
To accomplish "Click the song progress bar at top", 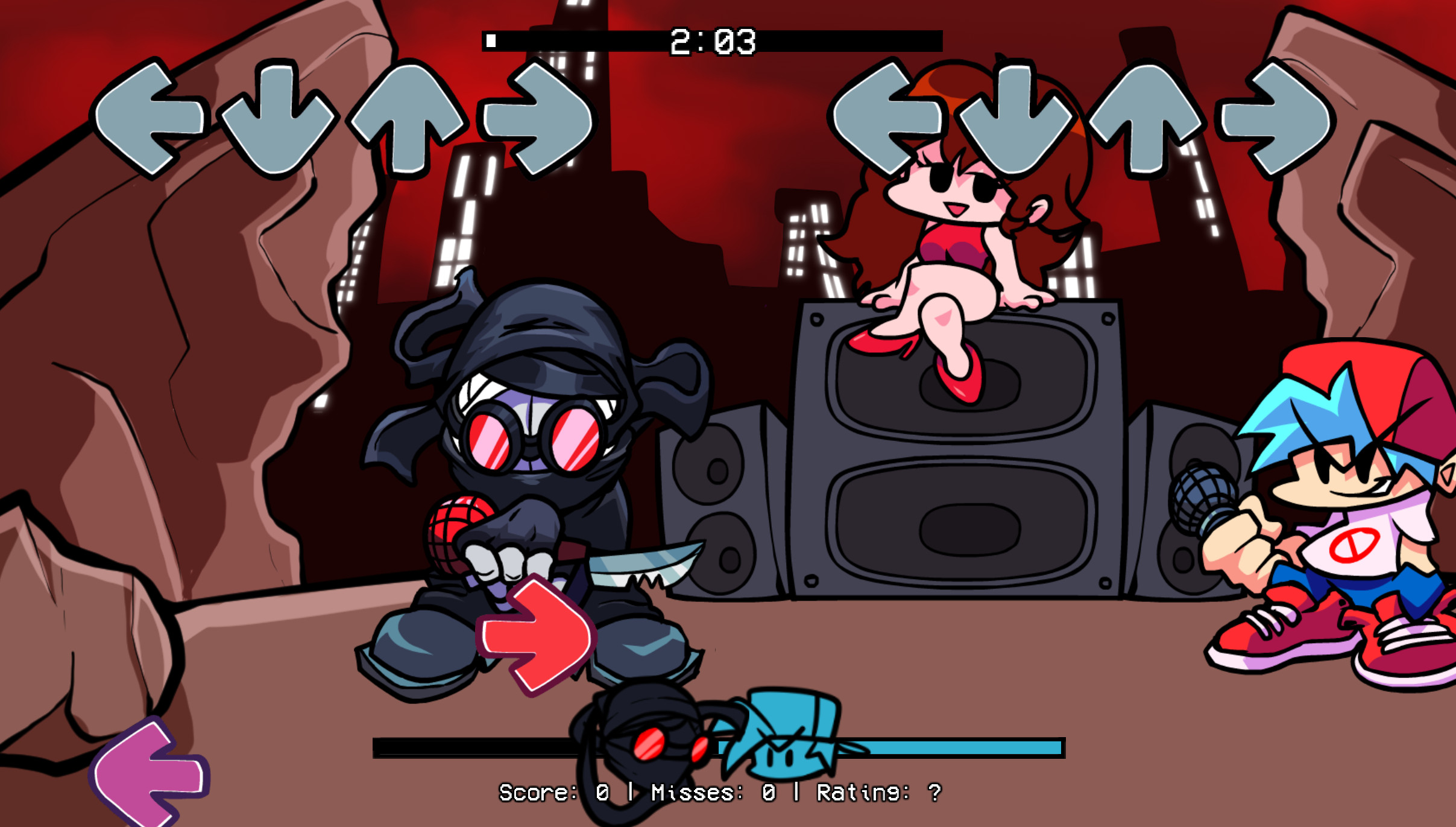I will 603,40.
